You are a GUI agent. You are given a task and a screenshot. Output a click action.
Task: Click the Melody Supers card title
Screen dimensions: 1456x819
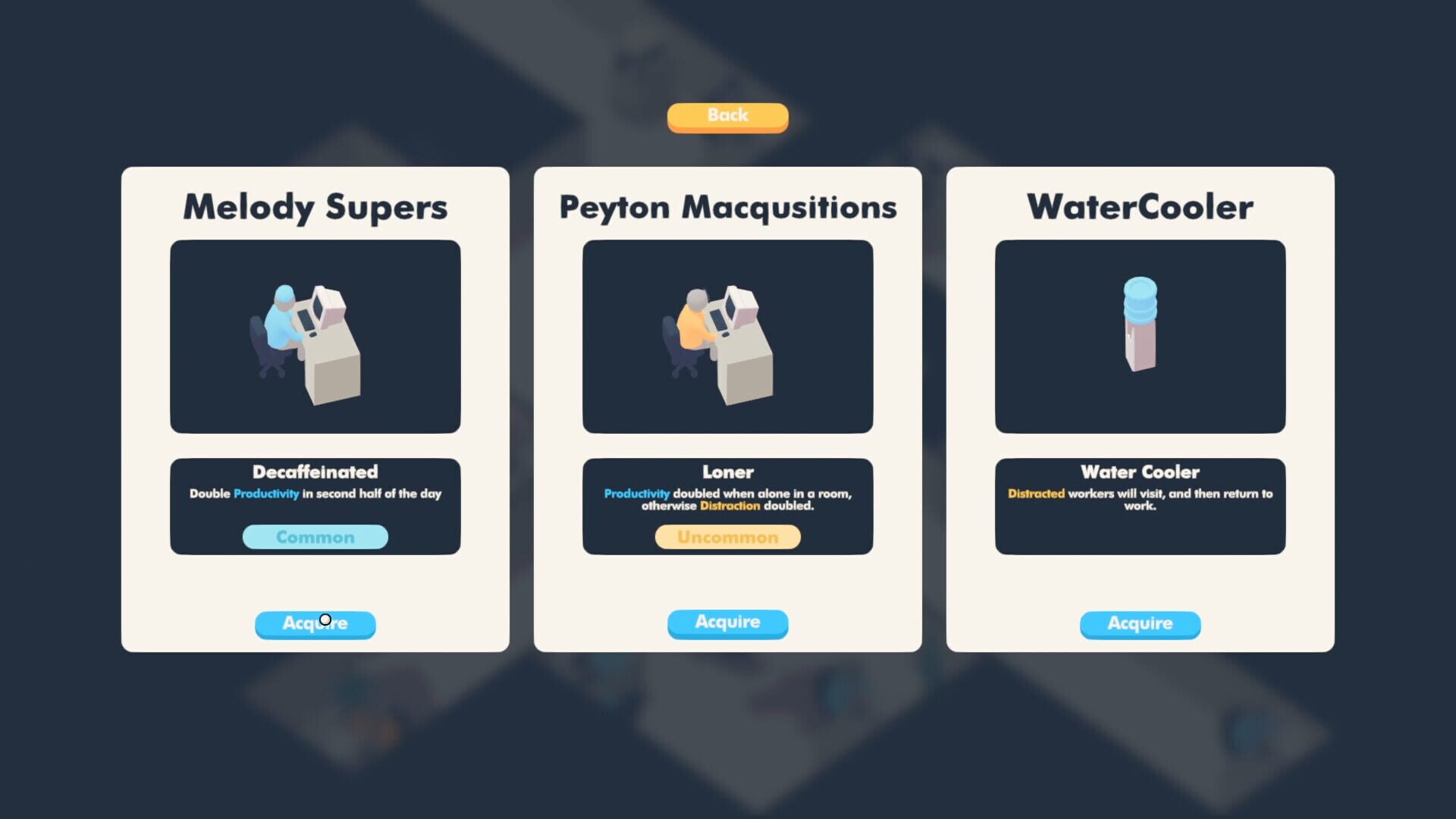click(x=315, y=206)
